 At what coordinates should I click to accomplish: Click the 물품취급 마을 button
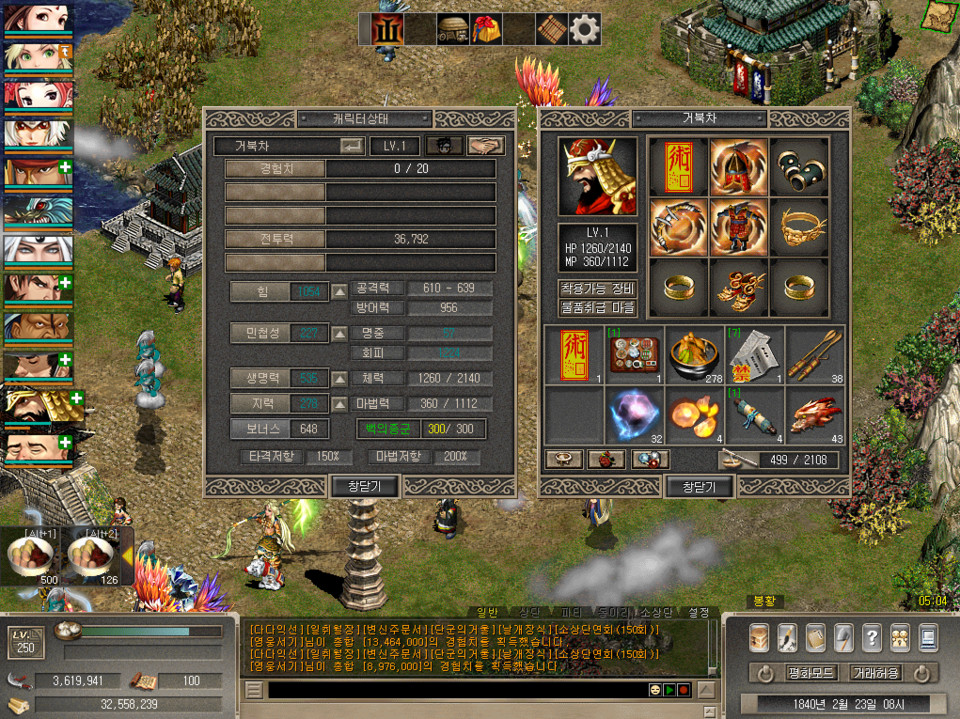coord(597,308)
